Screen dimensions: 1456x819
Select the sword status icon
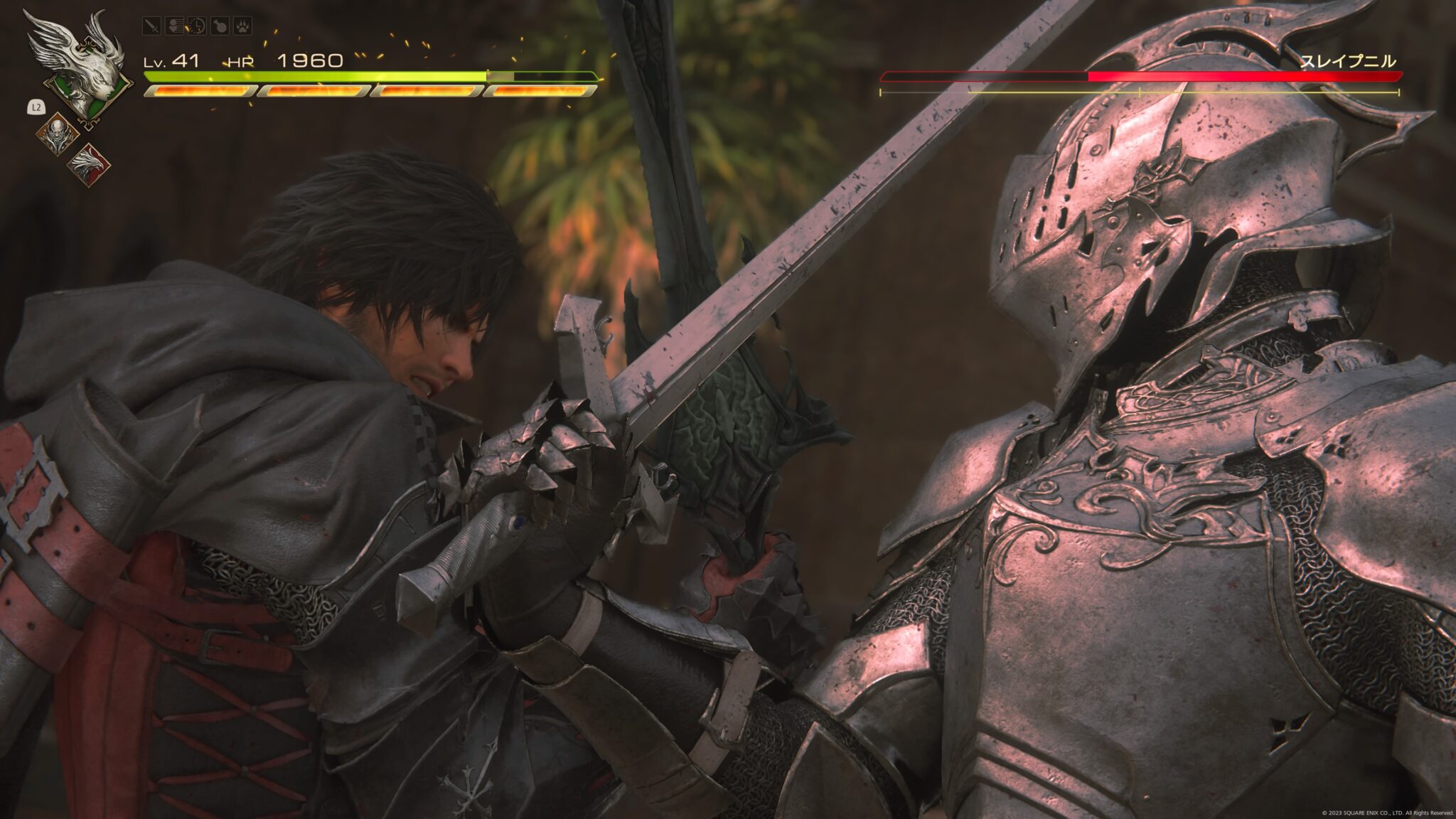click(151, 26)
